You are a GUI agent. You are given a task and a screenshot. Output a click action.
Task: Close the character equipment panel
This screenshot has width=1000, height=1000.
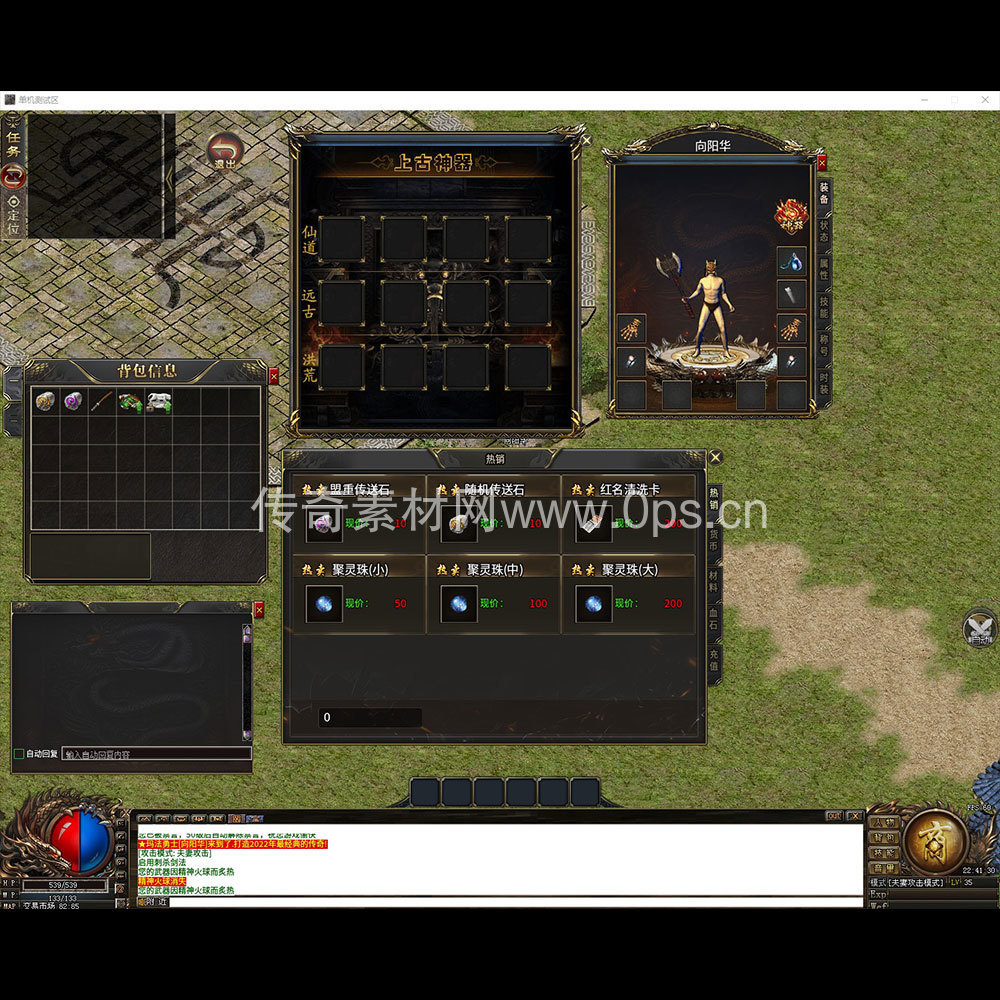[x=822, y=162]
